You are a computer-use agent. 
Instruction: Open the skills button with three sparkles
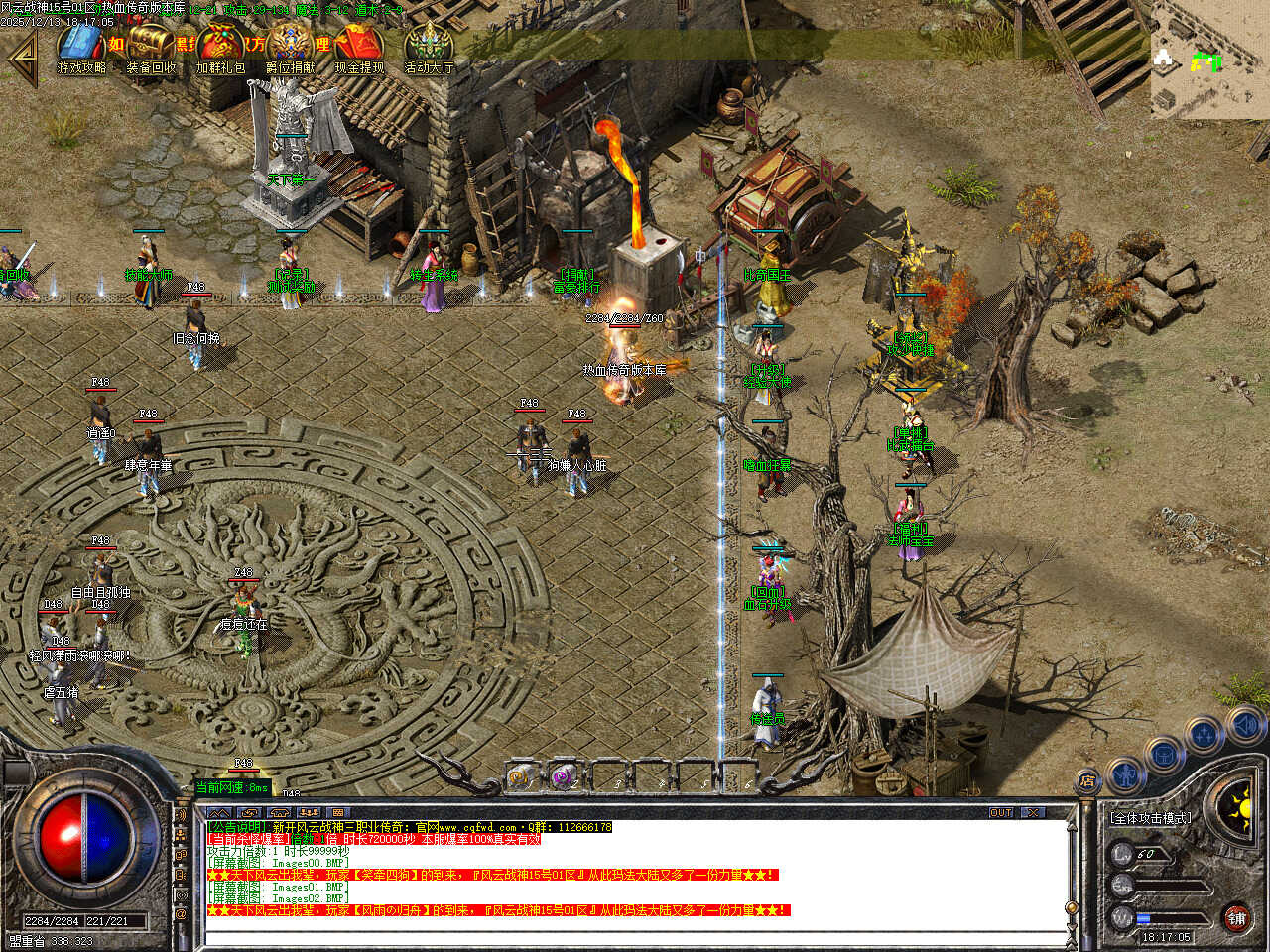coord(1204,736)
